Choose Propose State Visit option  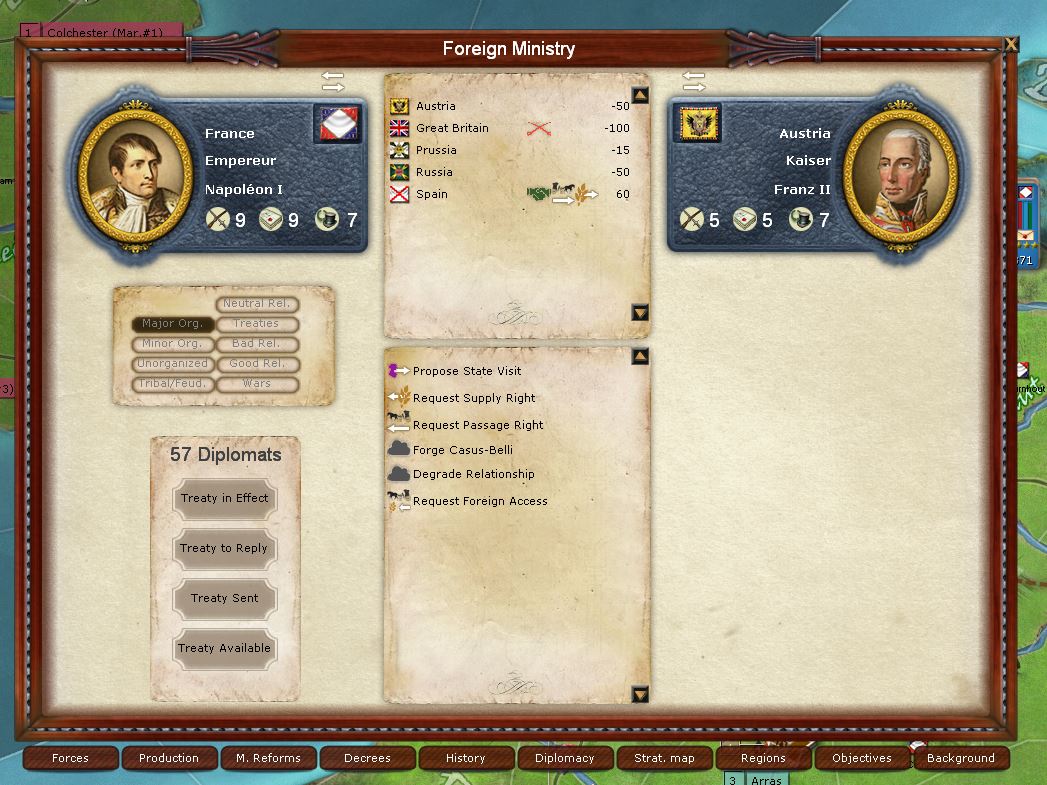(466, 371)
